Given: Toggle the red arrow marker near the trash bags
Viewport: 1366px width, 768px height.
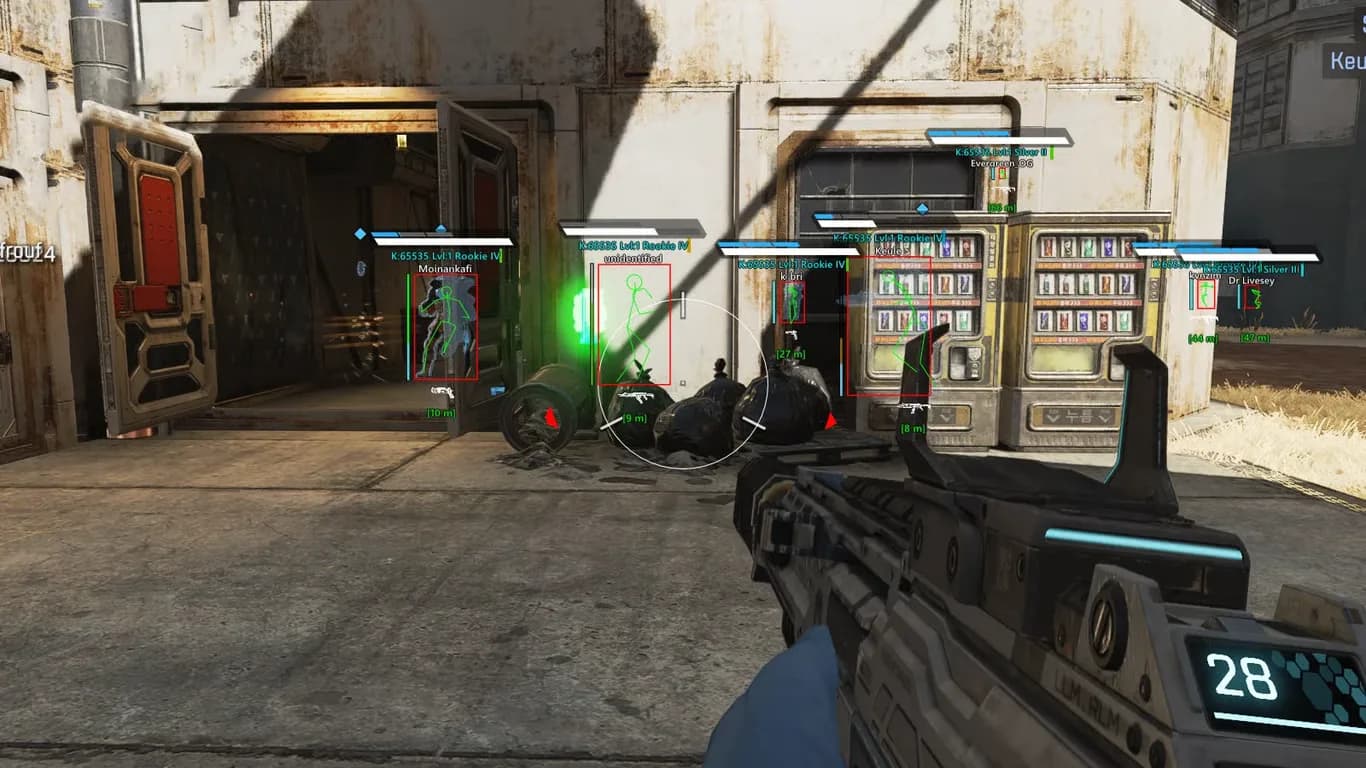Looking at the screenshot, I should pos(831,421).
